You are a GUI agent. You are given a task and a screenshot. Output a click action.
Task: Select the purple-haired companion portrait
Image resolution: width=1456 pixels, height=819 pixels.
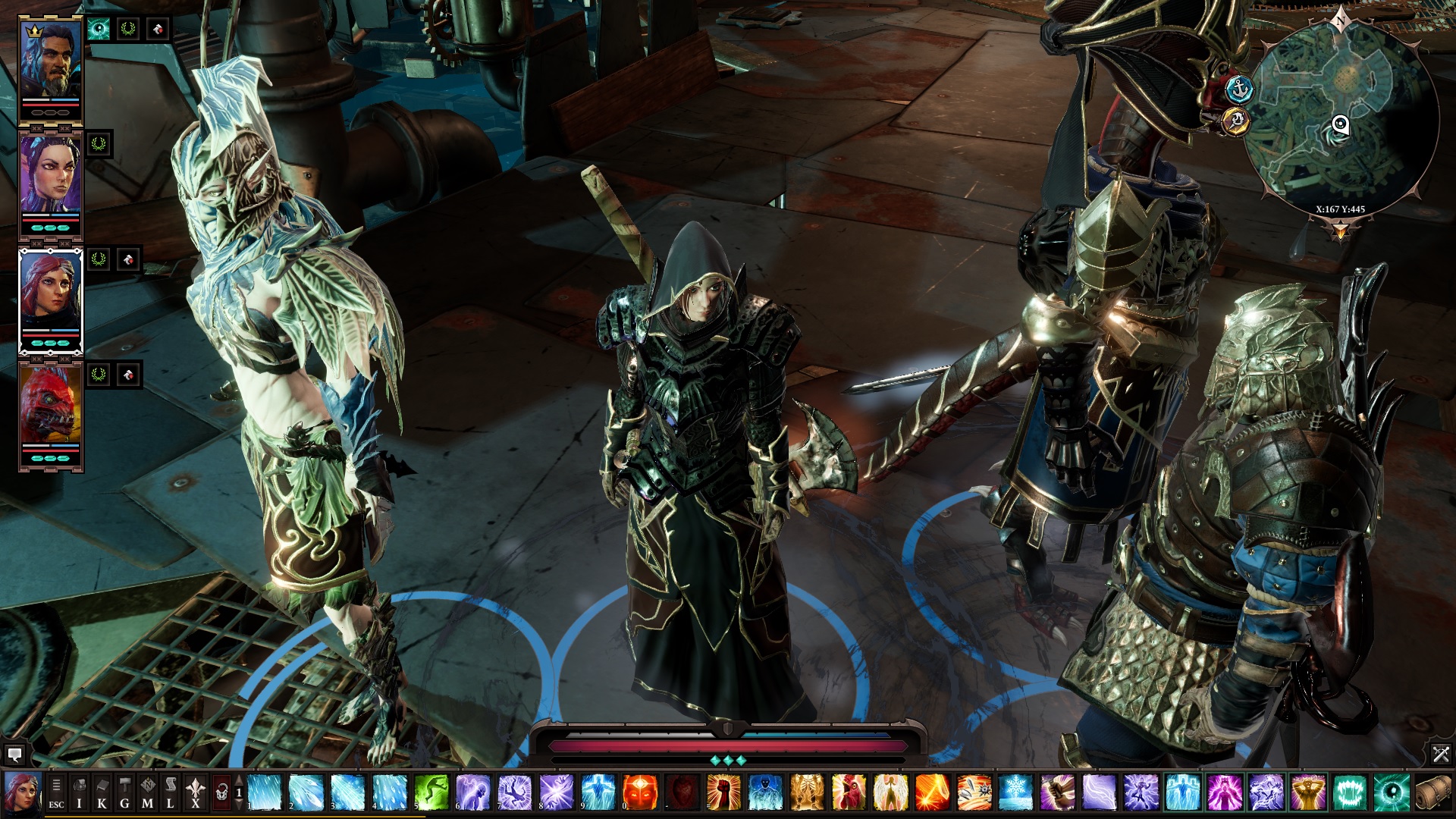tap(51, 176)
